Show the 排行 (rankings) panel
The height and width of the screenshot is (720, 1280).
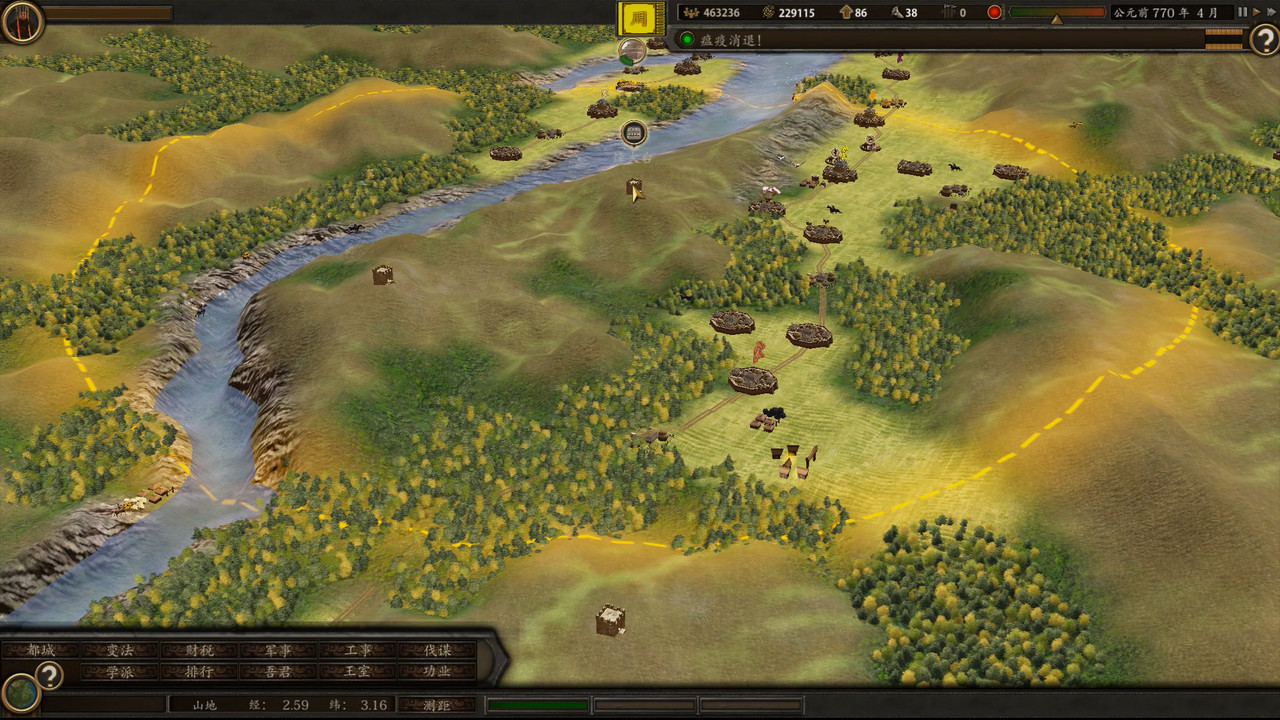199,672
